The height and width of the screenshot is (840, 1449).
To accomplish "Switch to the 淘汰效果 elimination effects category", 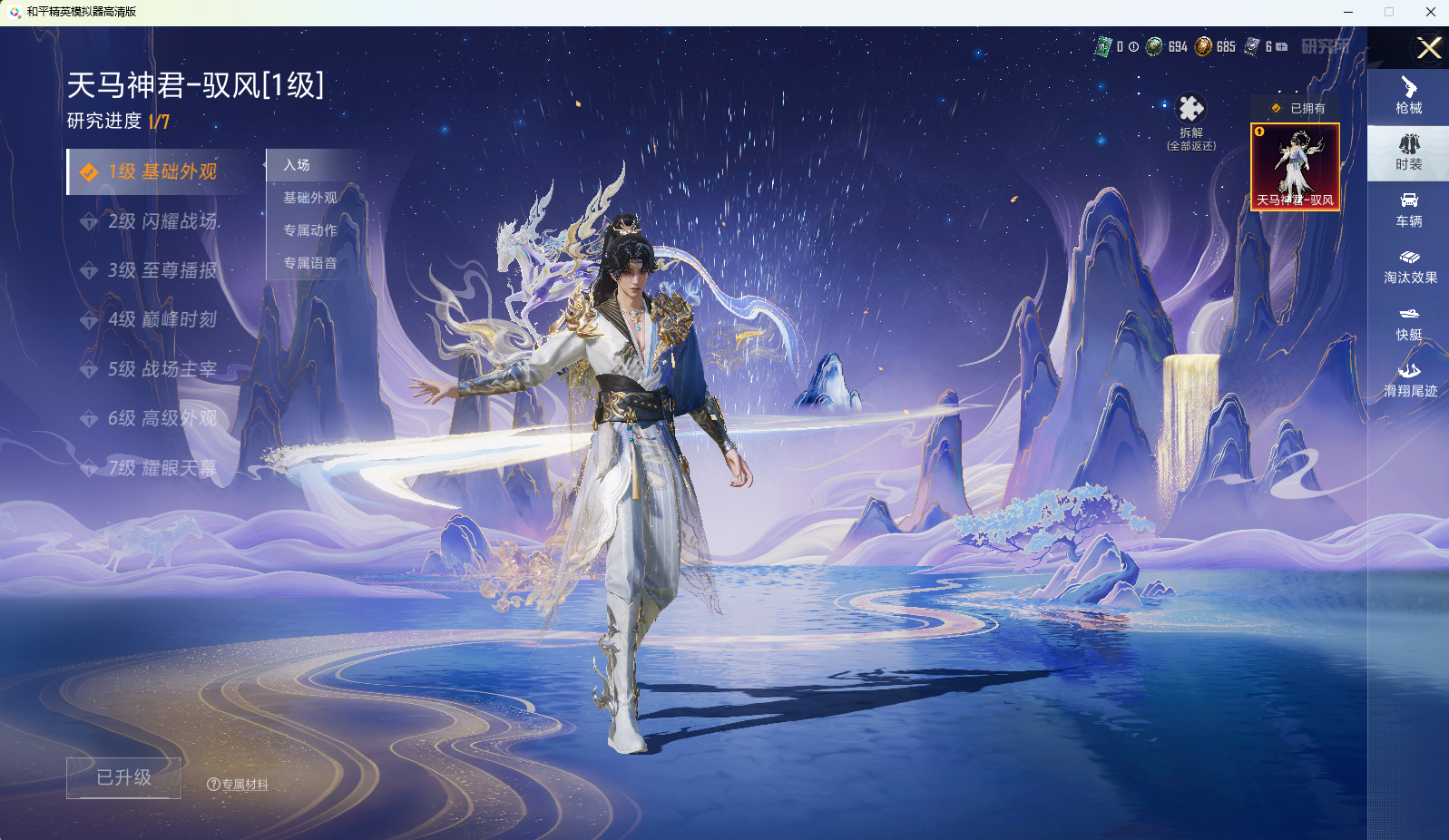I will point(1409,266).
